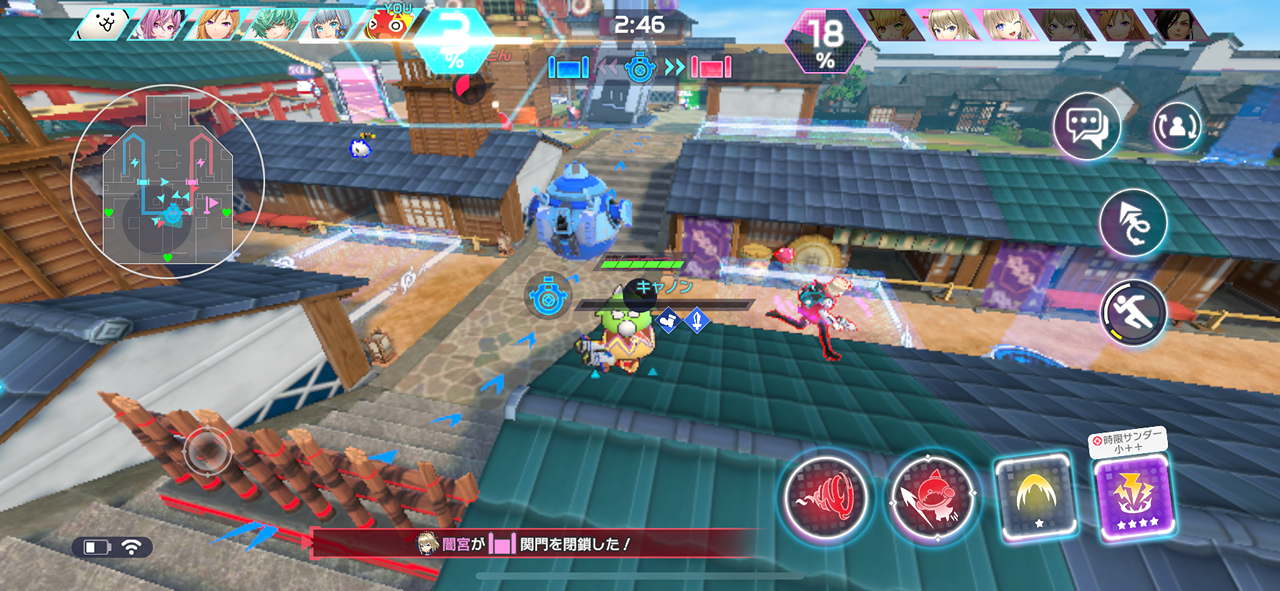Select the white cat teammate portrait
The height and width of the screenshot is (591, 1280).
pyautogui.click(x=102, y=25)
